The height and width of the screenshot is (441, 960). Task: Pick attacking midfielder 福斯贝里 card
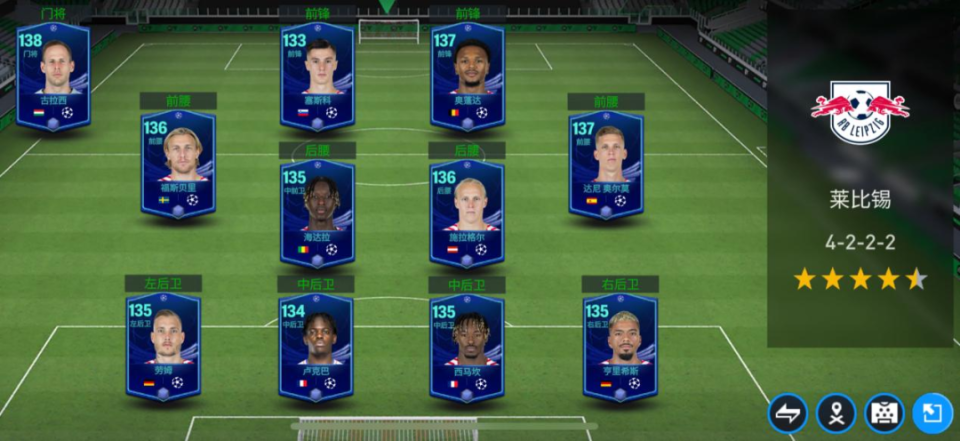(x=178, y=165)
